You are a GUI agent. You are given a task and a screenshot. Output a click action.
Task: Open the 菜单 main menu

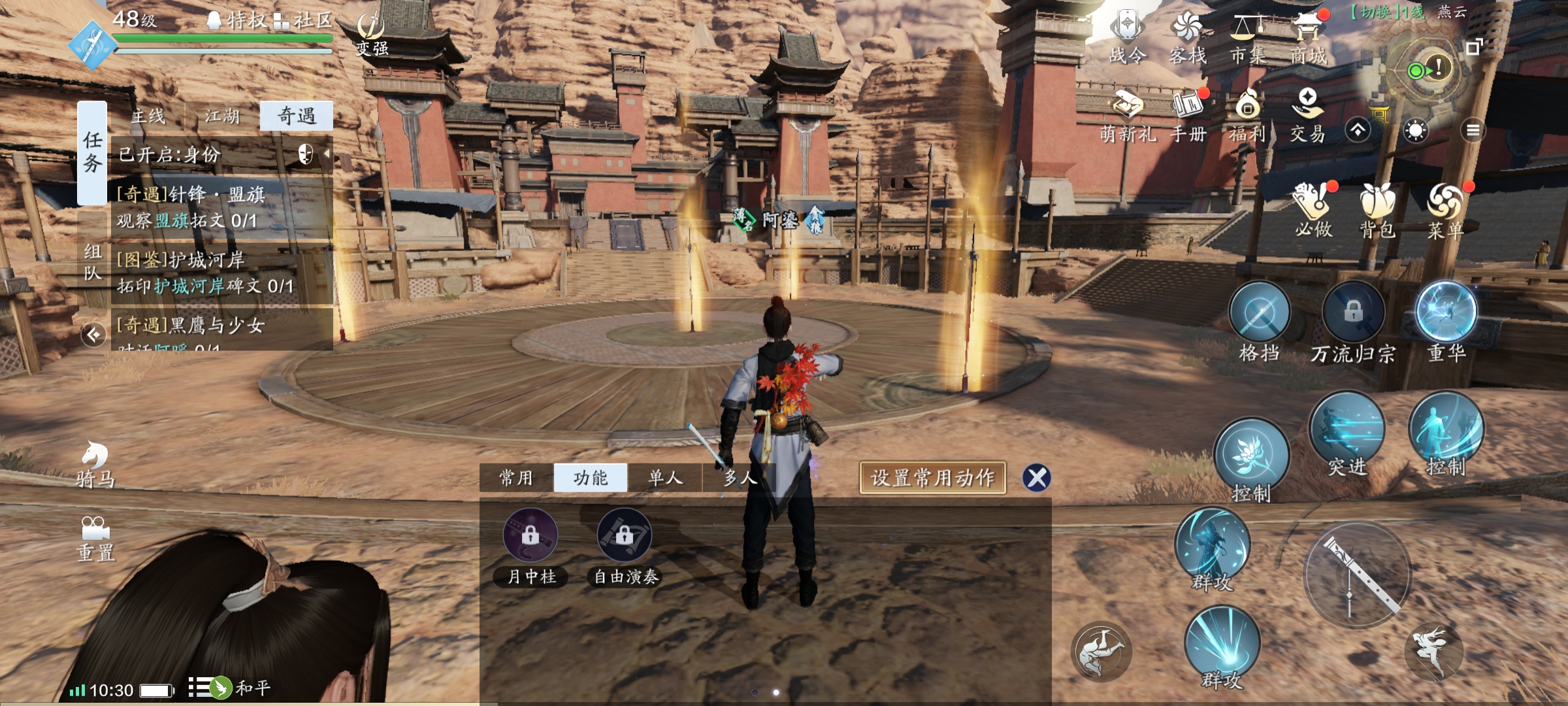(1445, 209)
